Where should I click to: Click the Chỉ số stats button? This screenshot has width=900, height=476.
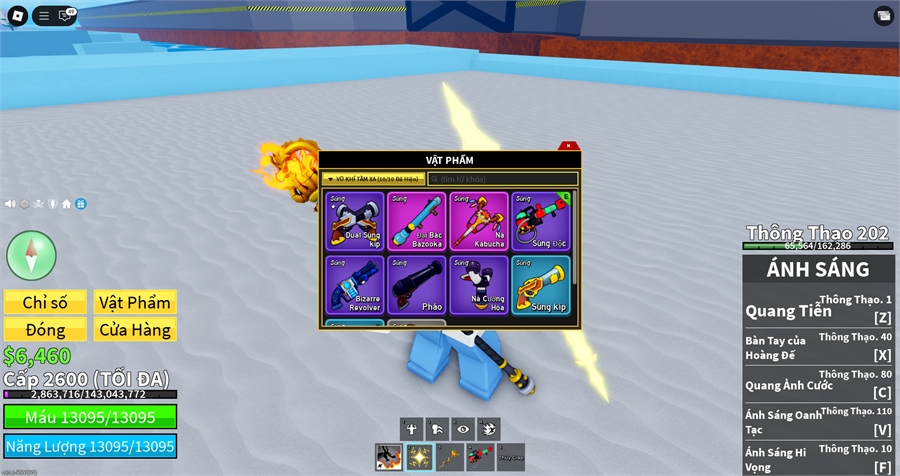[x=44, y=302]
